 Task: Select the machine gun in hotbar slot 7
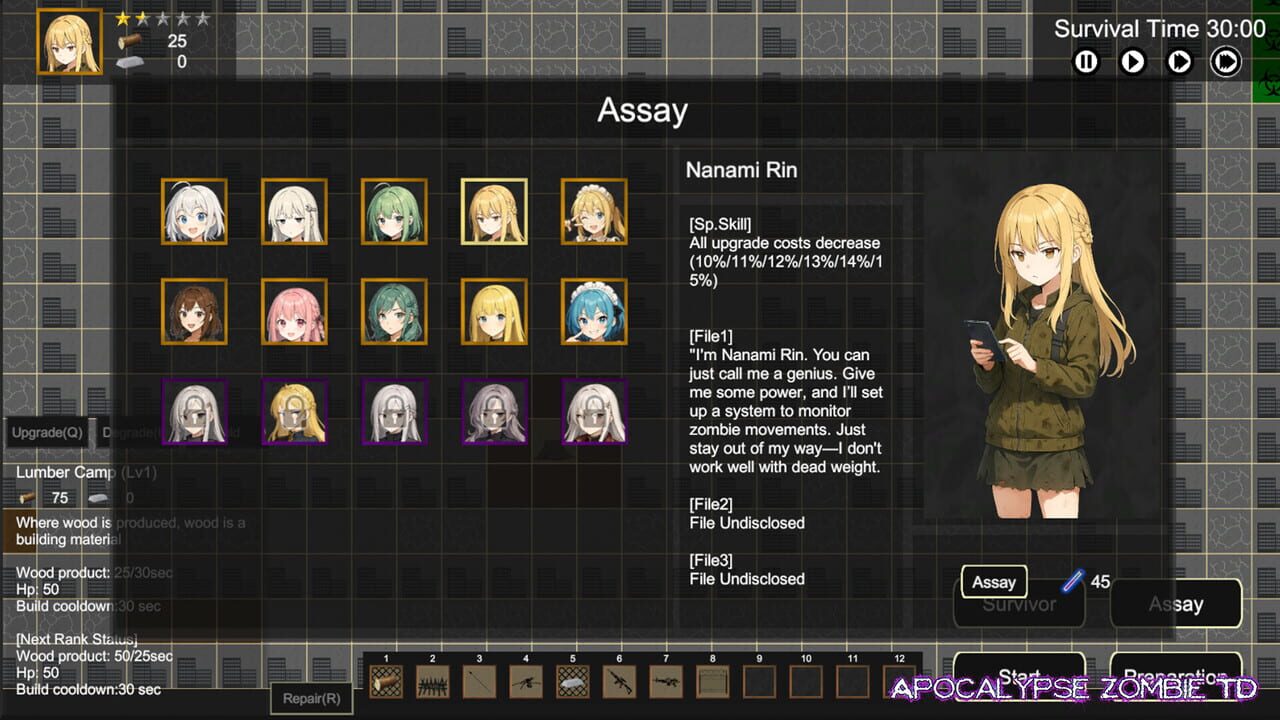[x=664, y=682]
